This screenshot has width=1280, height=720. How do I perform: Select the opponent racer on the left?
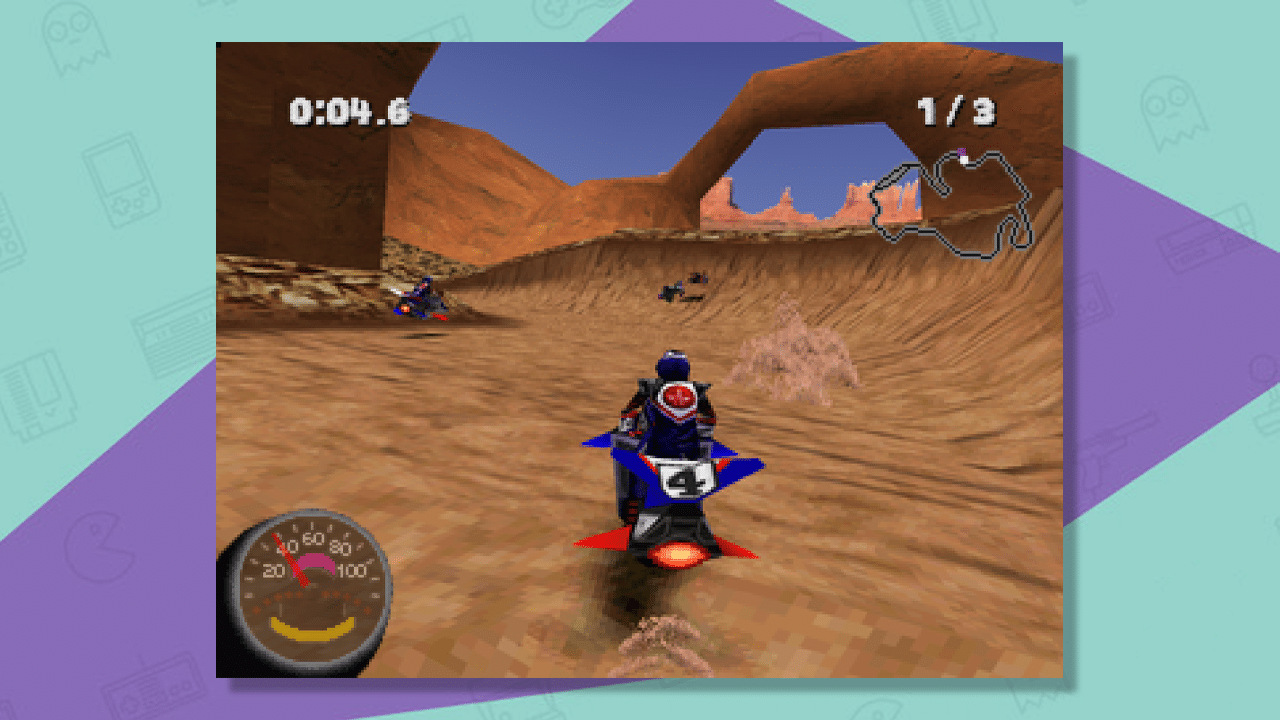coord(418,299)
